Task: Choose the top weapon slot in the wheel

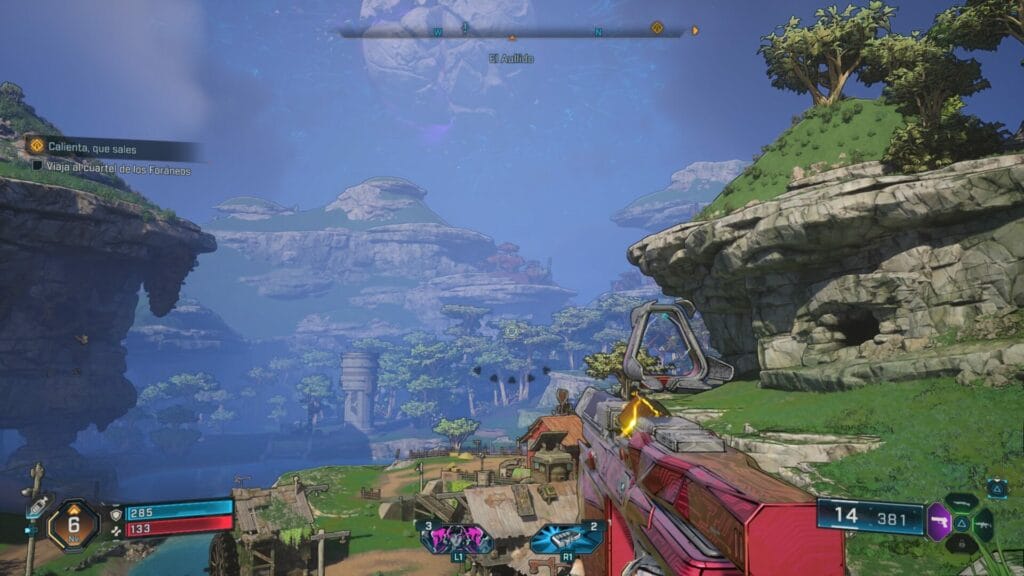Action: pyautogui.click(x=960, y=501)
